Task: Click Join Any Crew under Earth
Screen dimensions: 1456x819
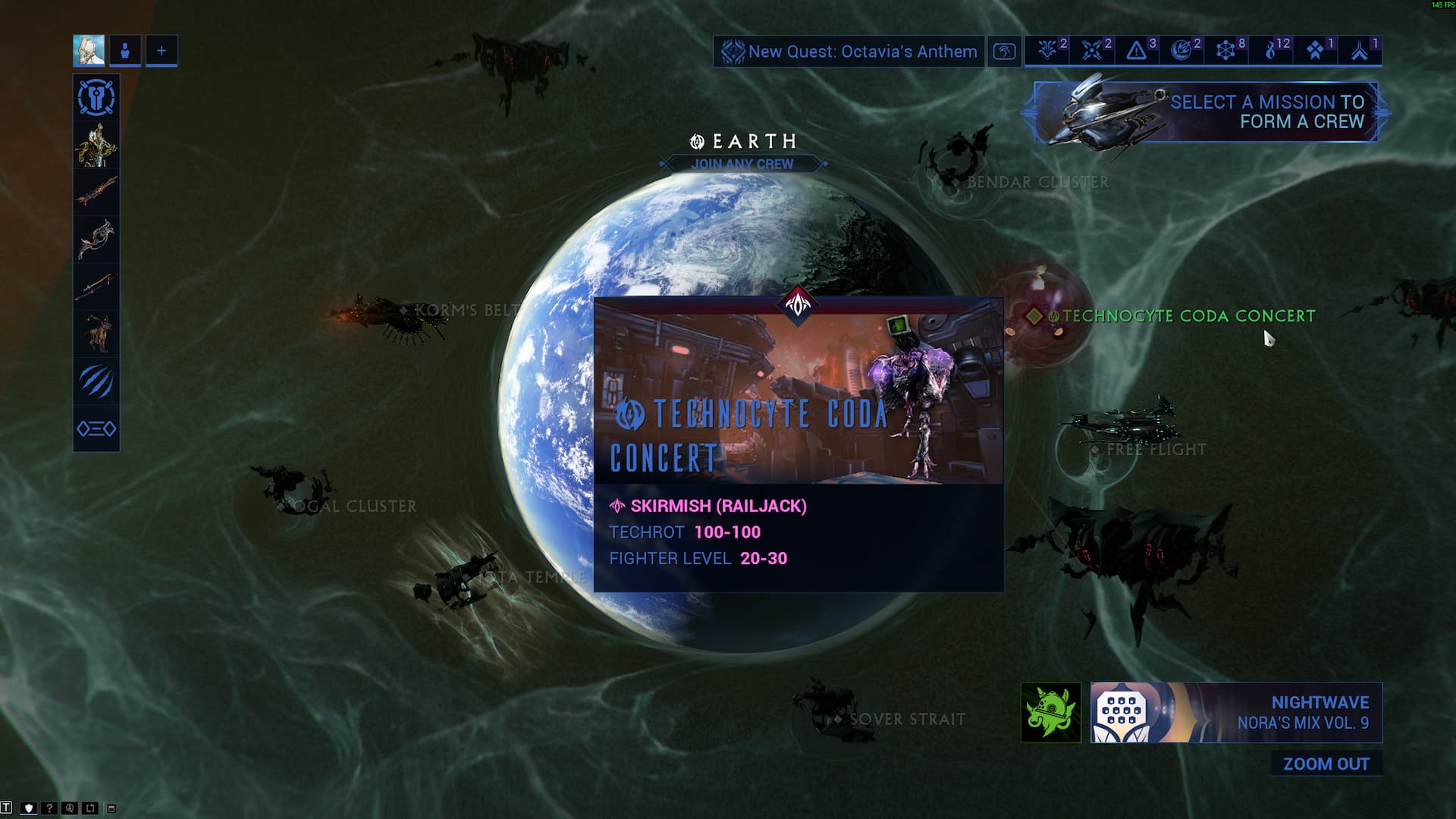Action: click(x=742, y=164)
